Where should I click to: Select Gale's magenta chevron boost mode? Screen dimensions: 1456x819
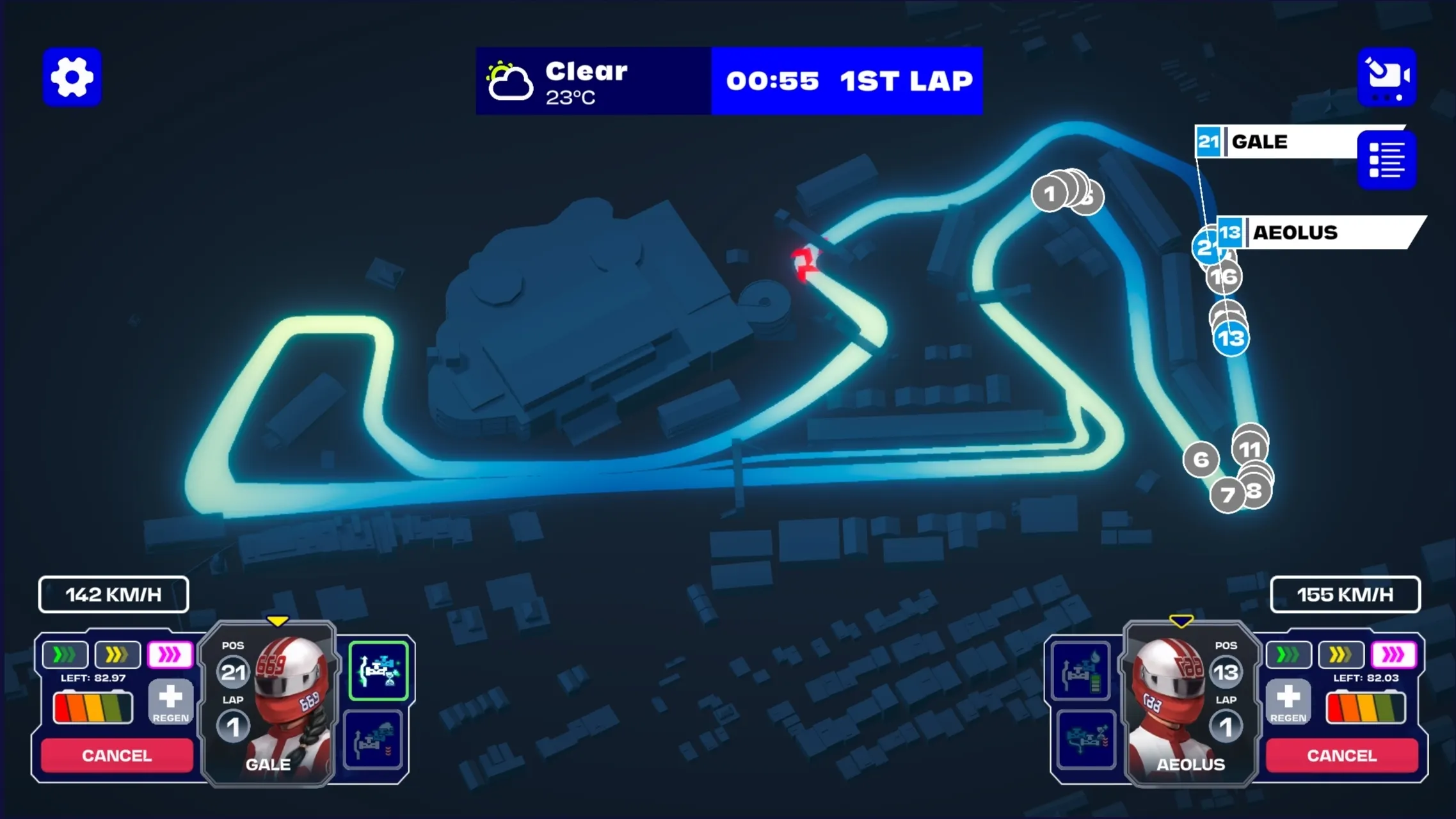[x=170, y=655]
